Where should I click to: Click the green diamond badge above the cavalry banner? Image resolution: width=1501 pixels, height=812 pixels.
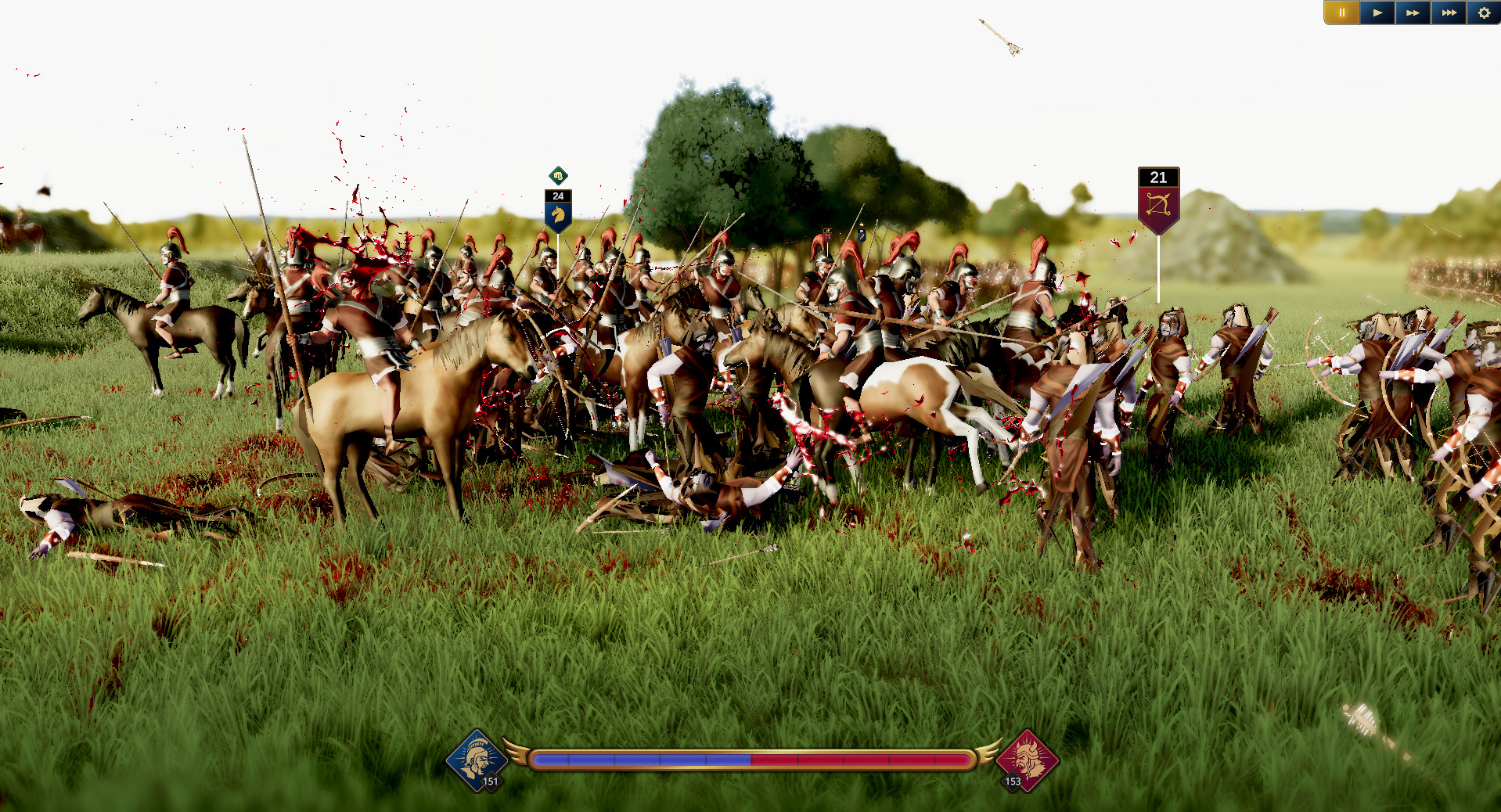[558, 177]
